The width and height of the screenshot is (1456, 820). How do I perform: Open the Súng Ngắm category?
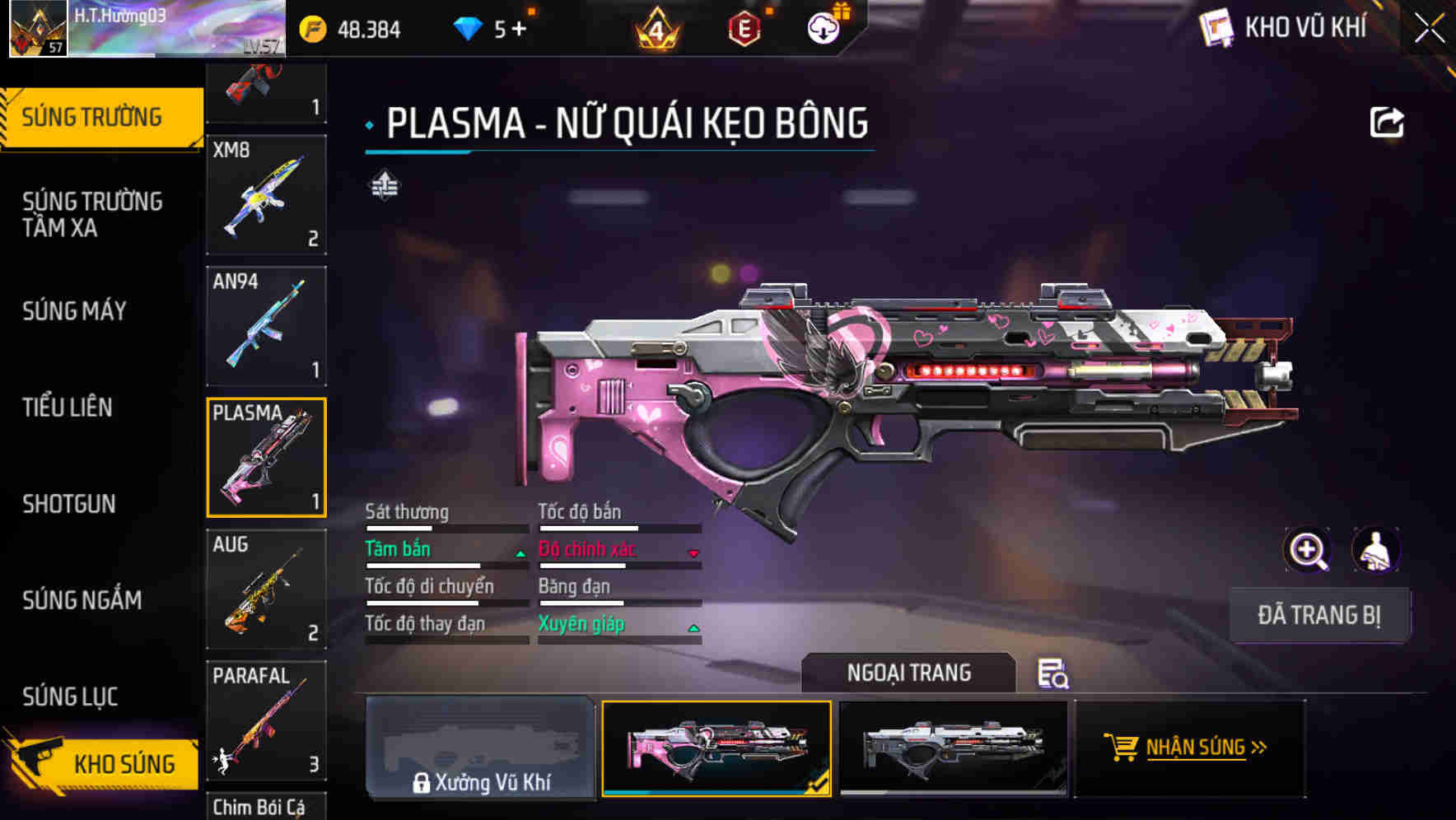82,600
